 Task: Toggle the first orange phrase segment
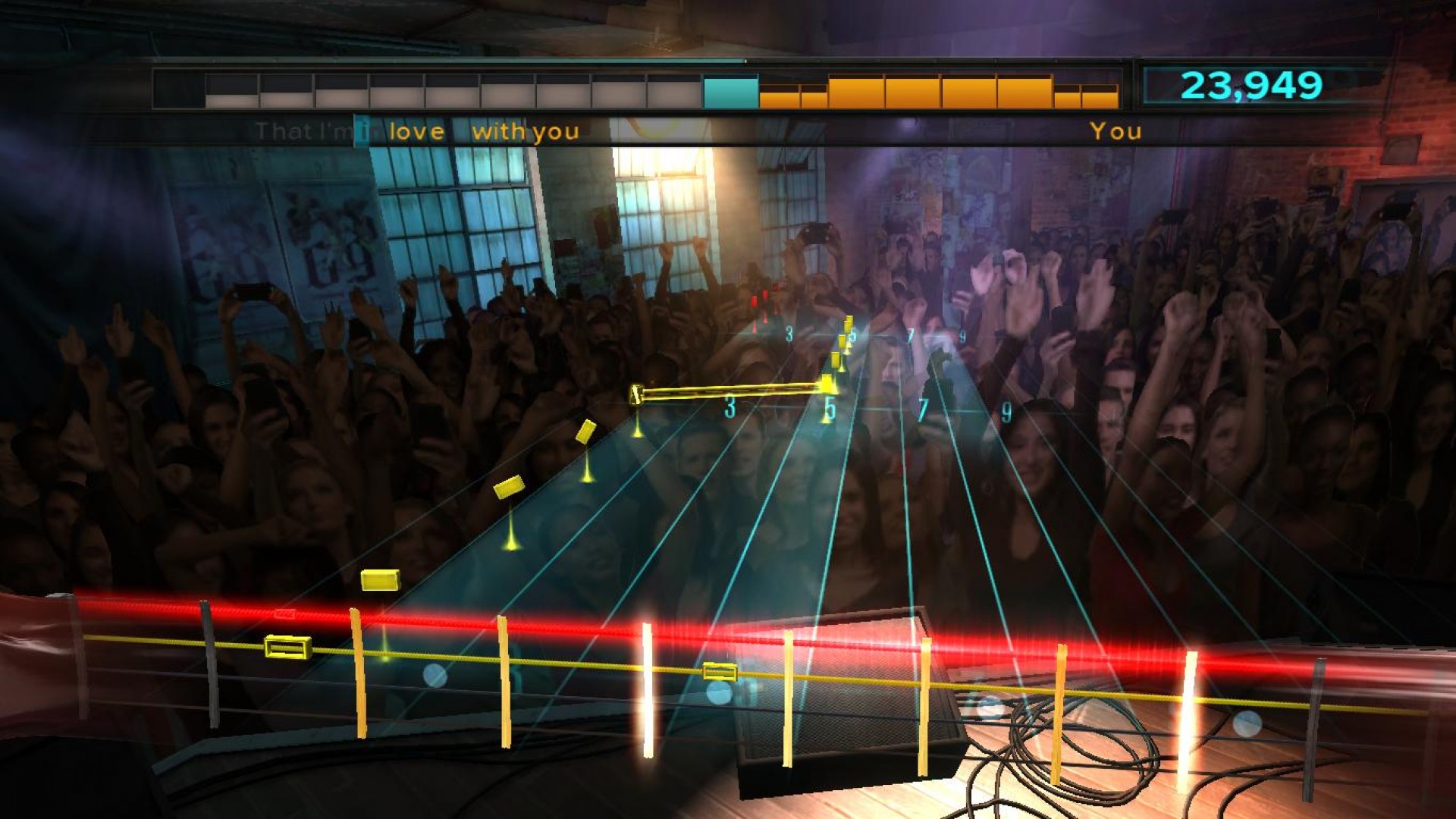[x=781, y=93]
